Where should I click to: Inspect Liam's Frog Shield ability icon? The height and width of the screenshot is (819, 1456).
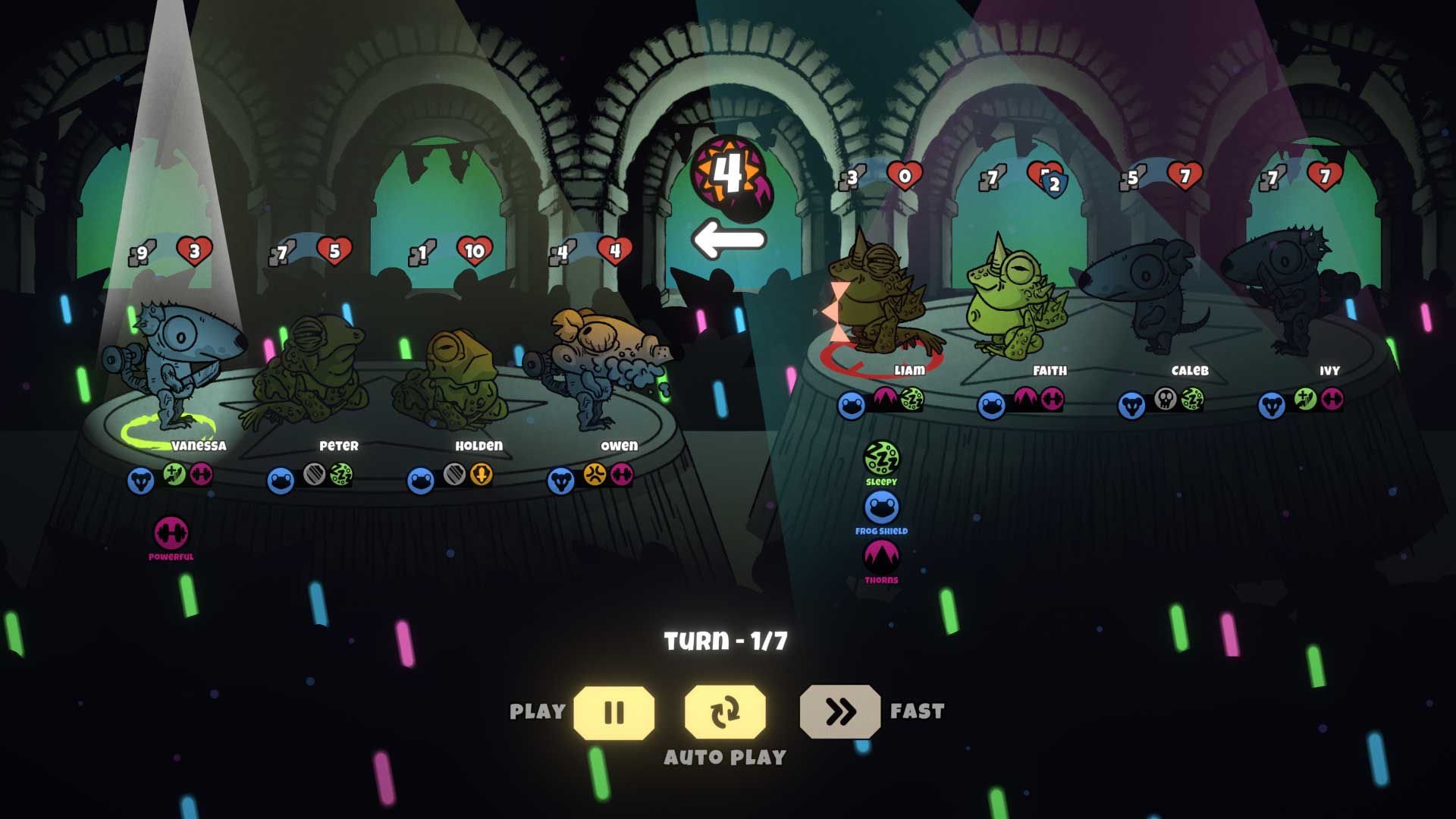pyautogui.click(x=881, y=507)
